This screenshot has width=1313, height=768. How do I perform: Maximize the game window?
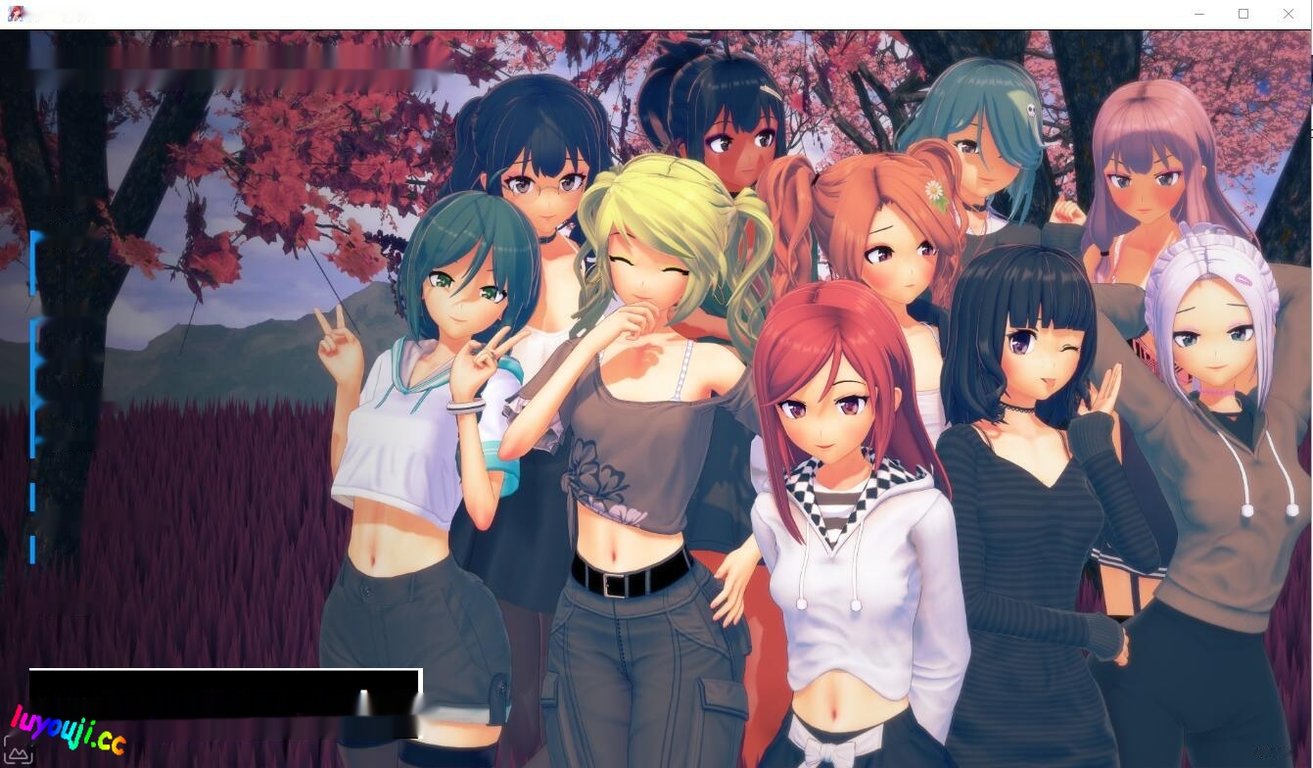point(1243,14)
